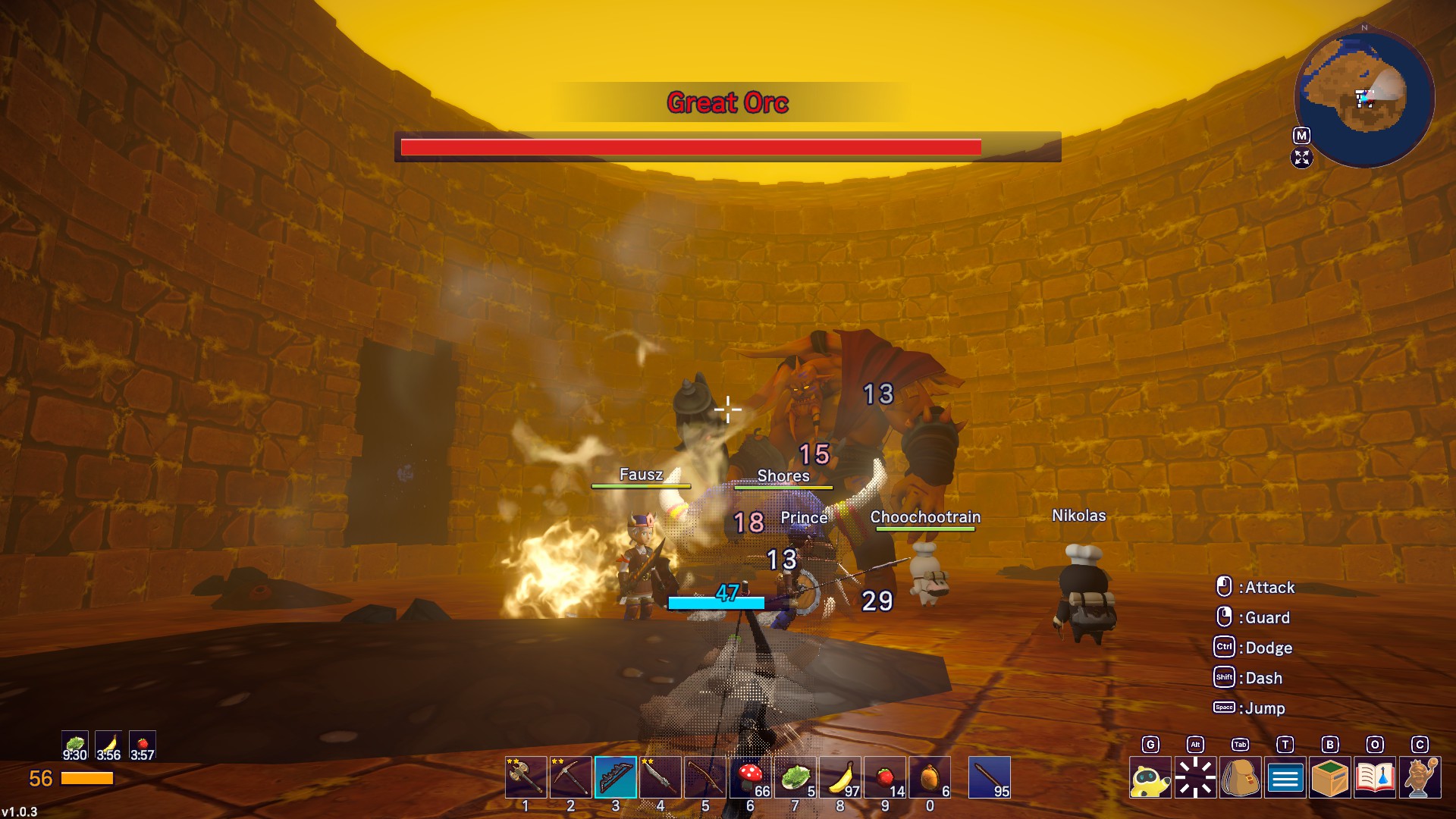Select the red mushroom stack

click(x=751, y=777)
